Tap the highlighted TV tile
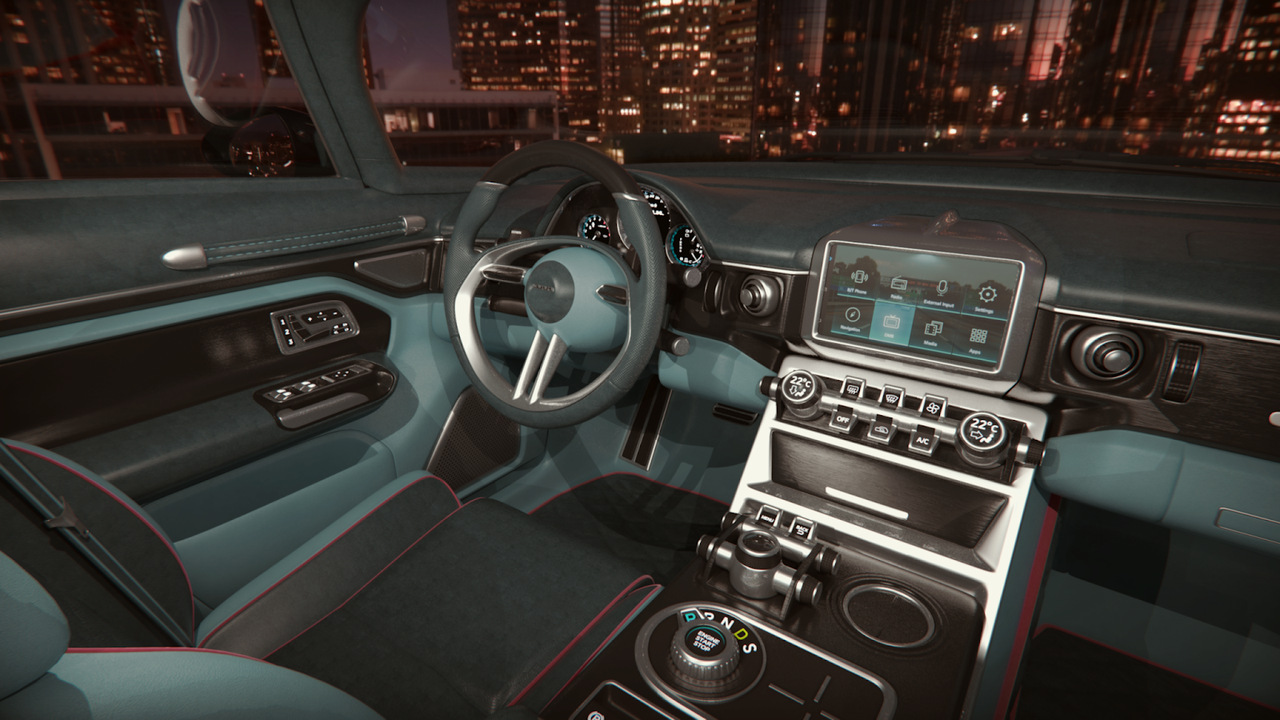Viewport: 1280px width, 720px height. (893, 326)
